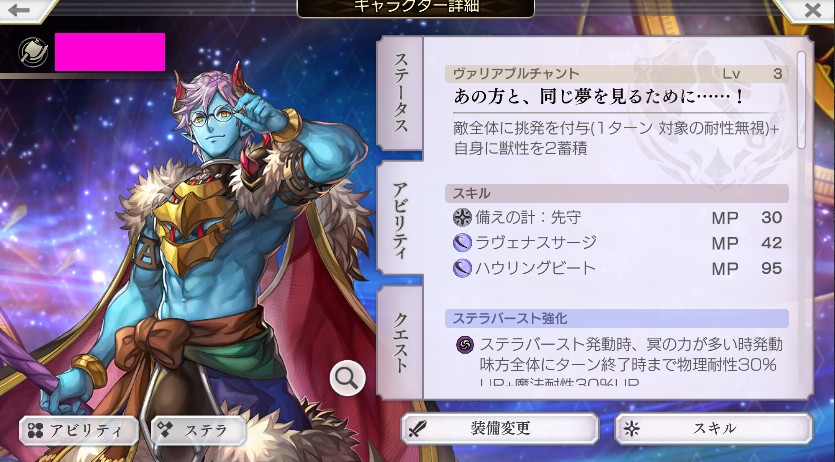This screenshot has width=835, height=462.
Task: Open the クエスト tab
Action: pyautogui.click(x=400, y=338)
